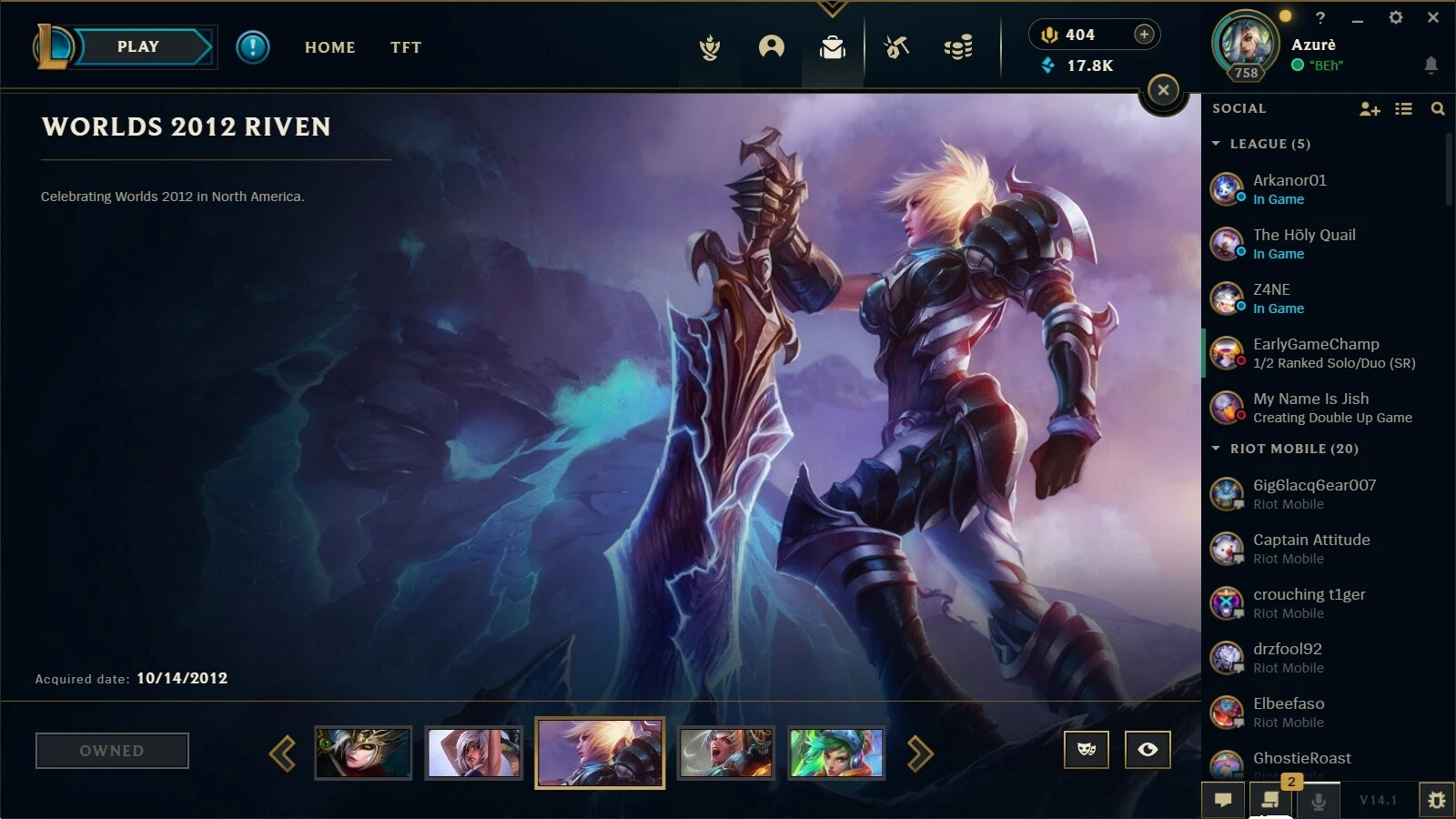Collapse the LEAGUE (5) friends group

(1217, 143)
